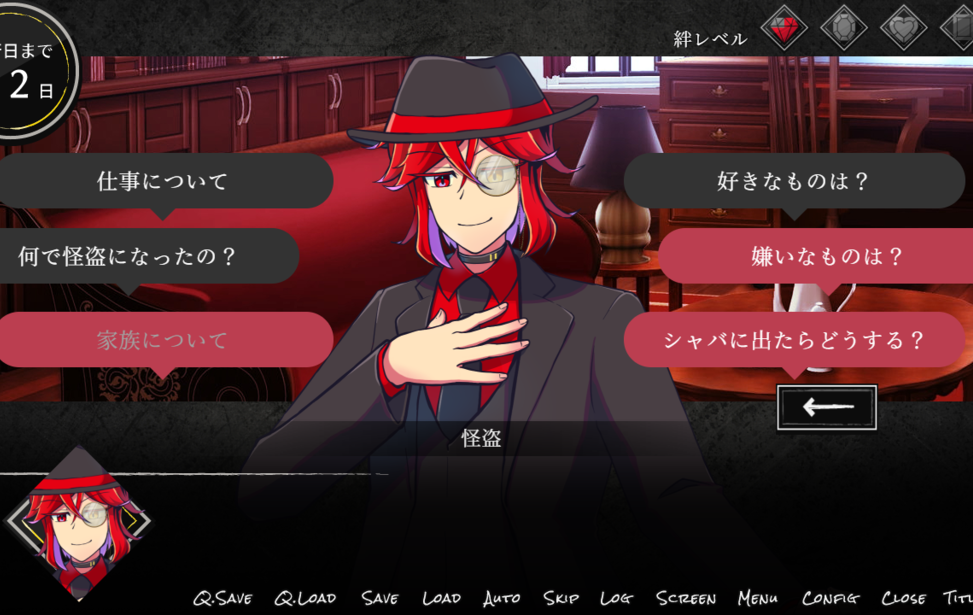Click the Screen toolbar option
This screenshot has width=973, height=615.
[686, 598]
